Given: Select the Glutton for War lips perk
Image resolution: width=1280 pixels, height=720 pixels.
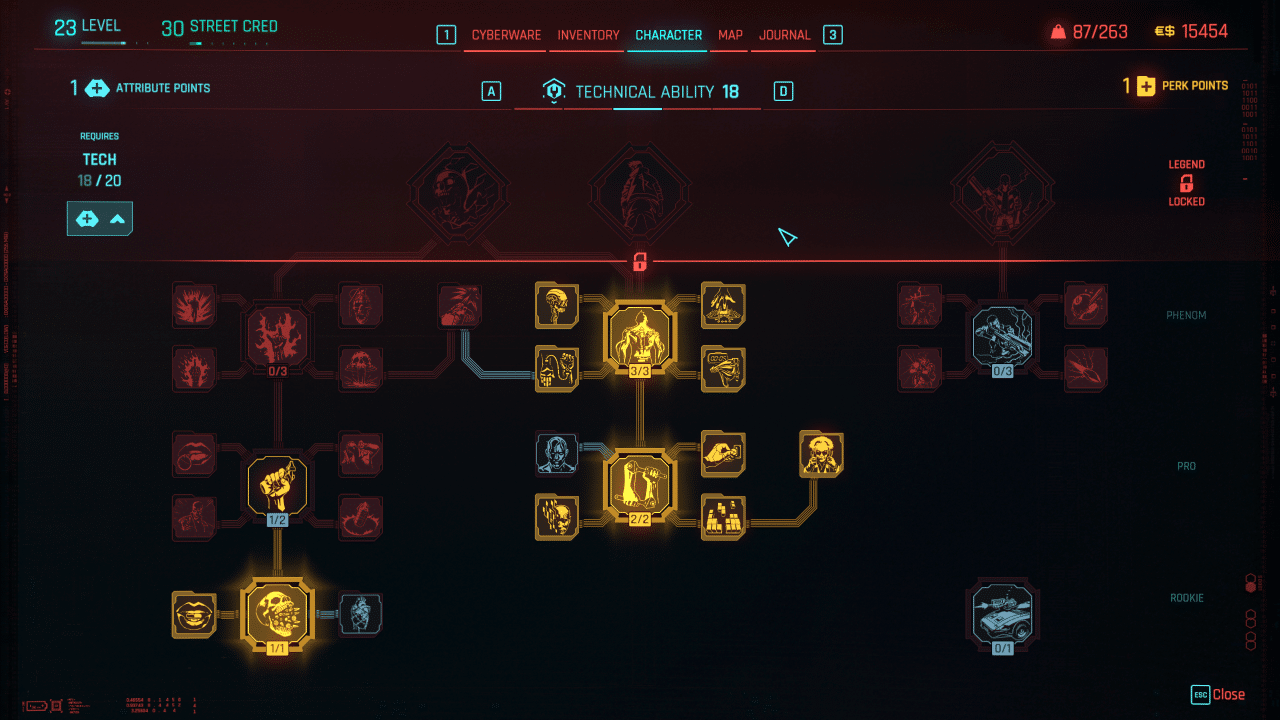Looking at the screenshot, I should pos(194,614).
